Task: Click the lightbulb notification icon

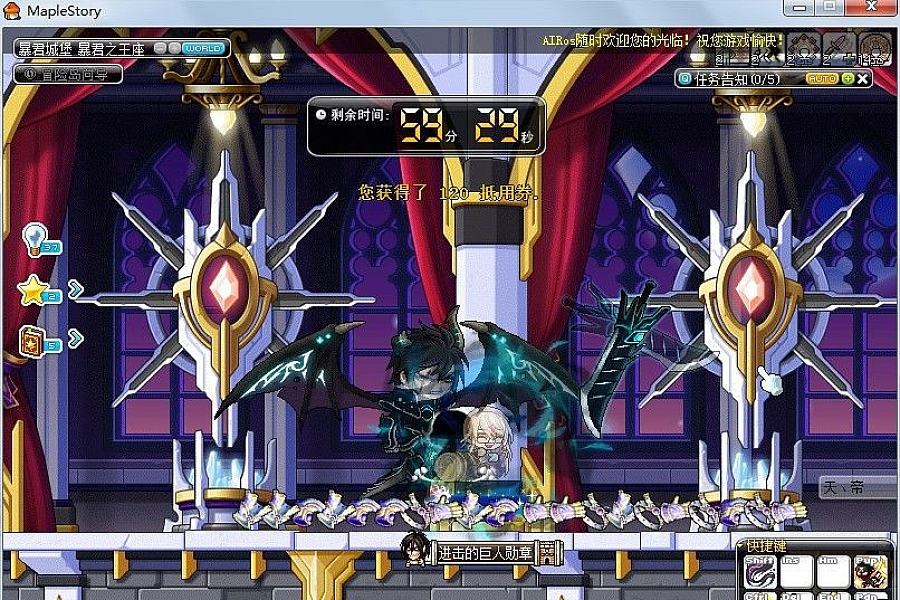Action: click(36, 238)
